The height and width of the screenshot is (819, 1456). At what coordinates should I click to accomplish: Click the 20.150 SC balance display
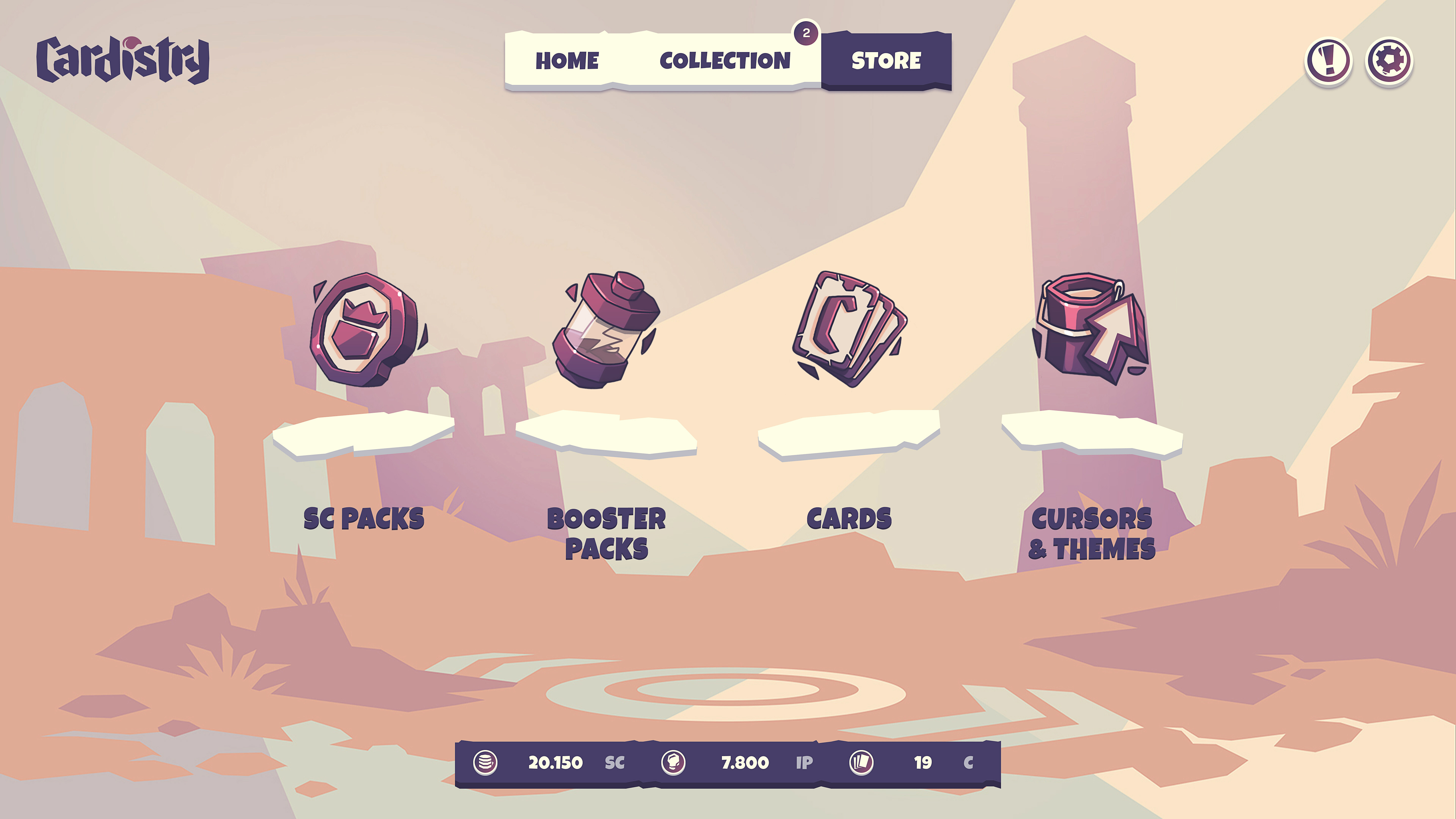556,762
